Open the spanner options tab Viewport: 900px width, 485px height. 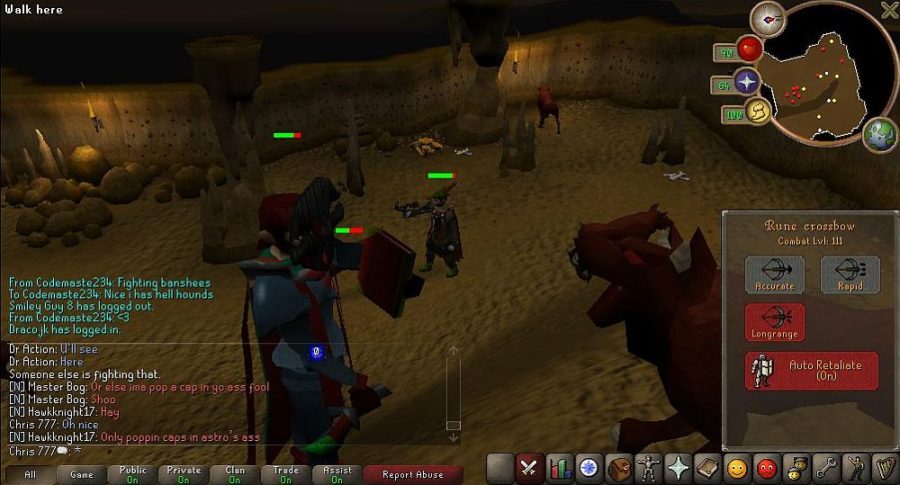[827, 467]
